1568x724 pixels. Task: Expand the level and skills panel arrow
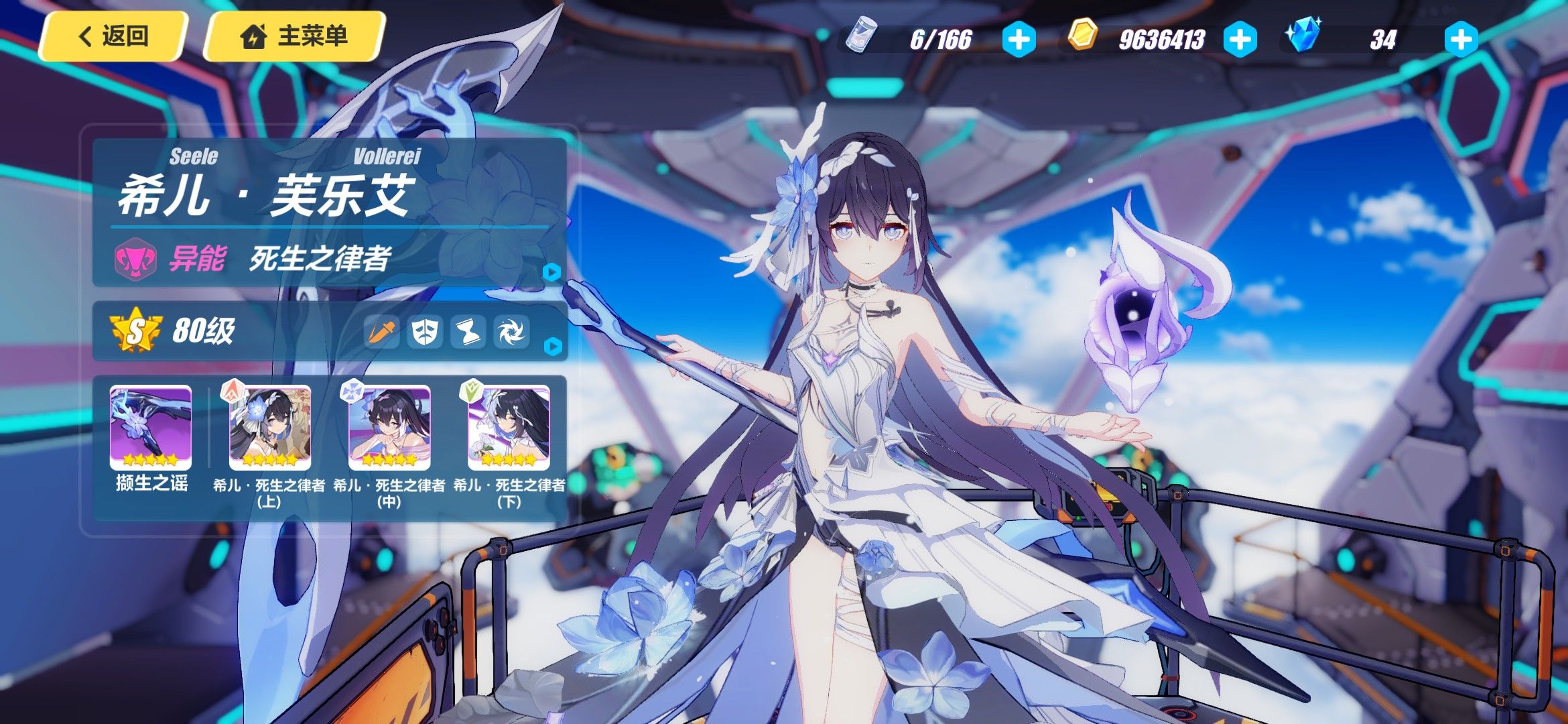coord(553,347)
